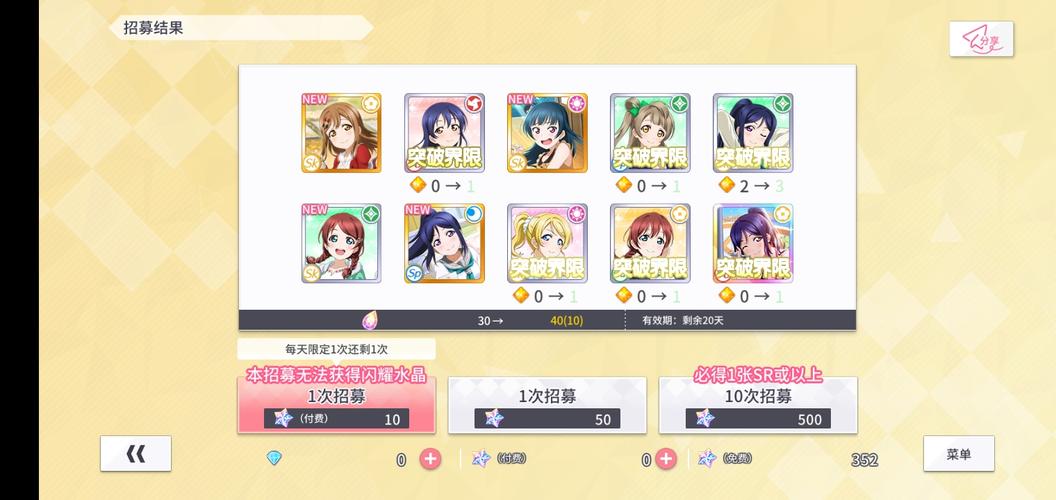
Task: Add more paid star gems
Action: click(666, 459)
